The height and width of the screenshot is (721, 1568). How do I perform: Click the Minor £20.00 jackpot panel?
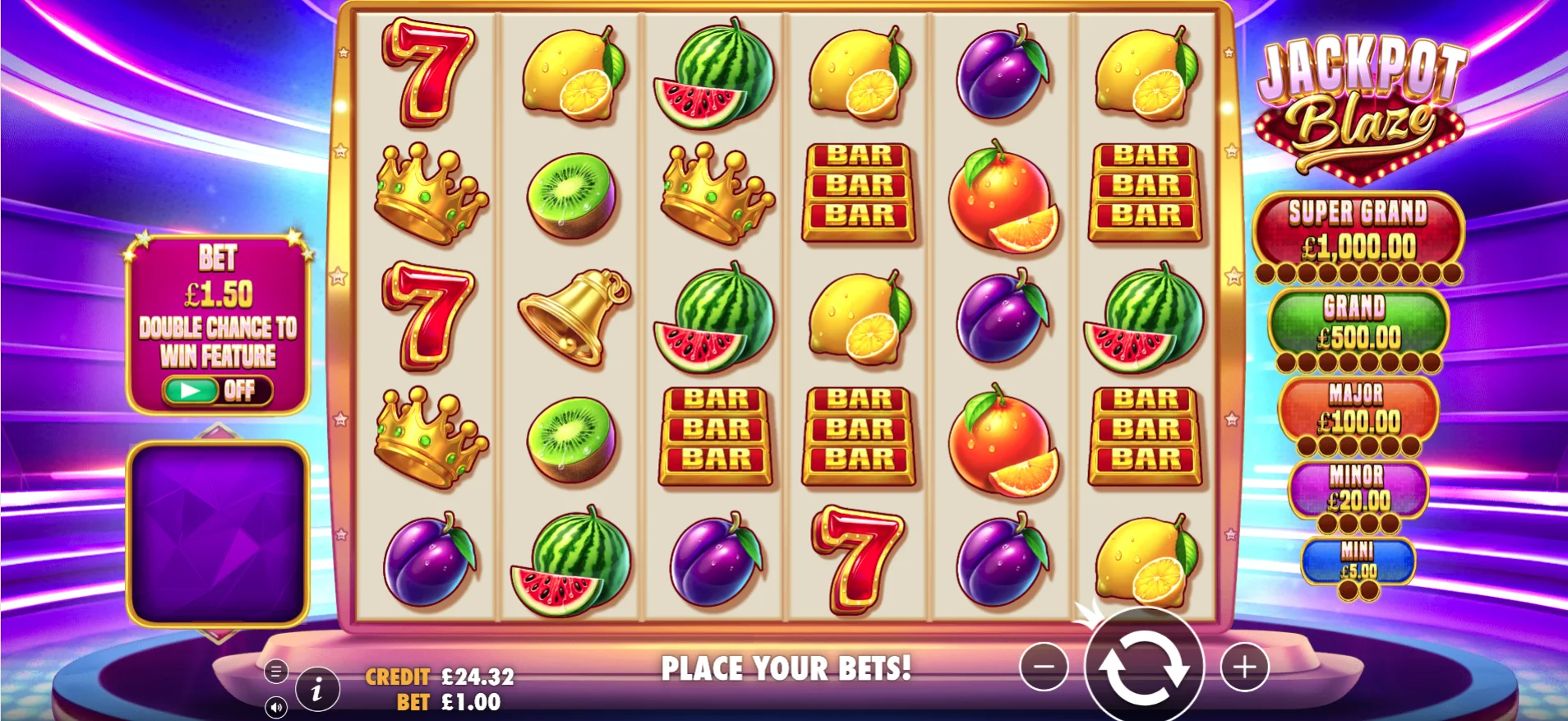(x=1358, y=489)
